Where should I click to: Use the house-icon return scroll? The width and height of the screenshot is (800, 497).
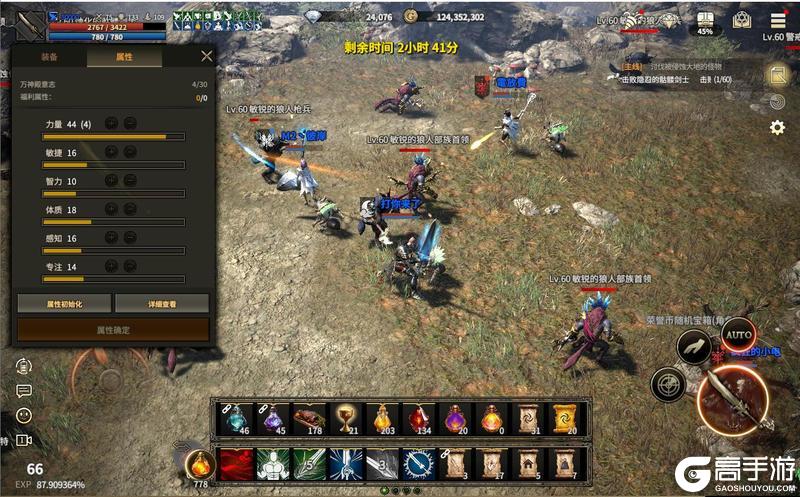(x=528, y=465)
